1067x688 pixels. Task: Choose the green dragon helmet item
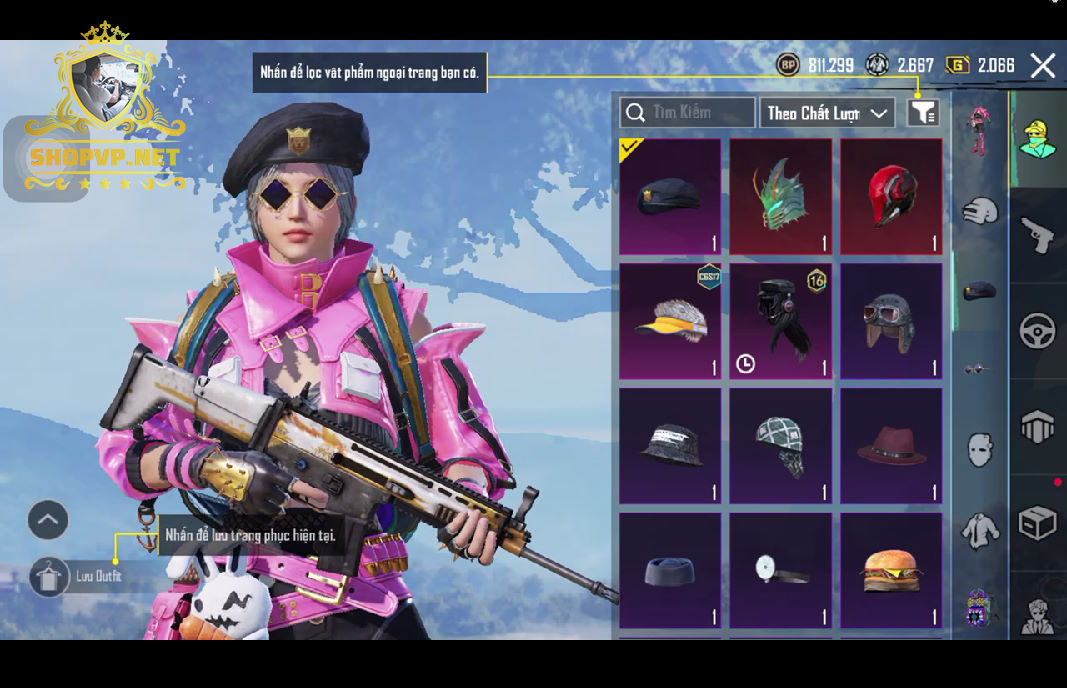point(780,196)
